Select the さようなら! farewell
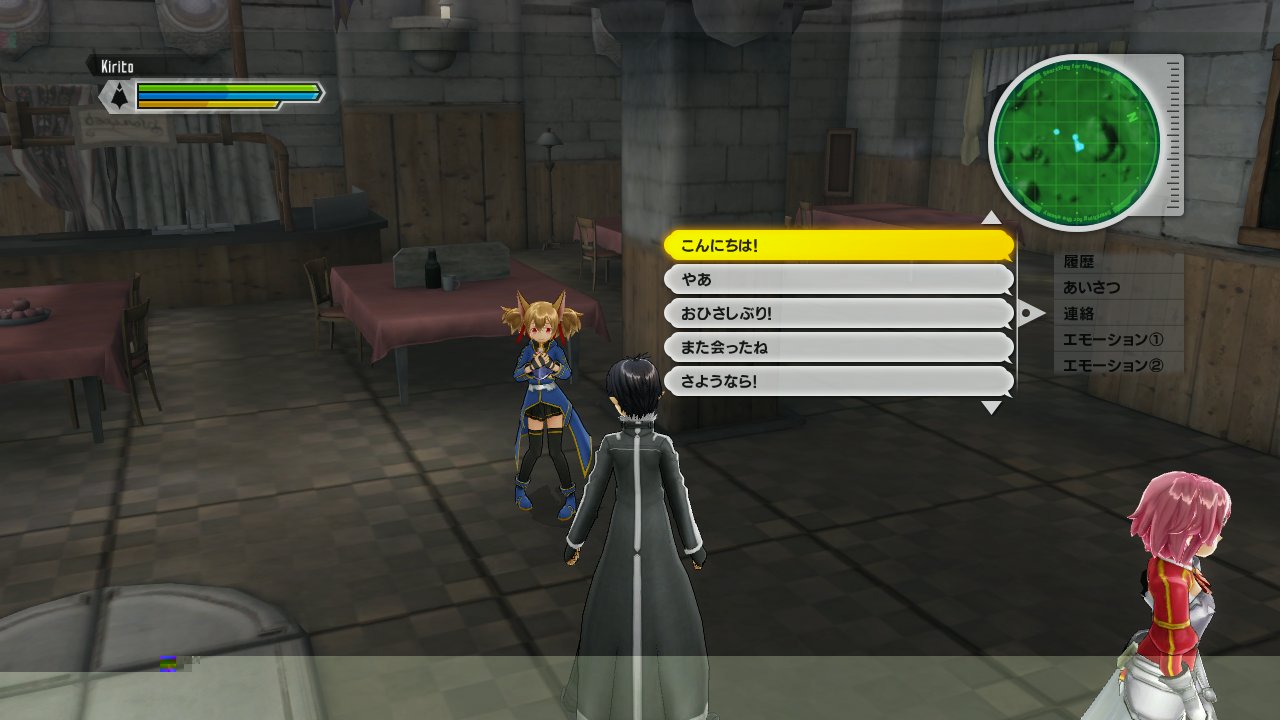The image size is (1280, 720). click(x=838, y=381)
